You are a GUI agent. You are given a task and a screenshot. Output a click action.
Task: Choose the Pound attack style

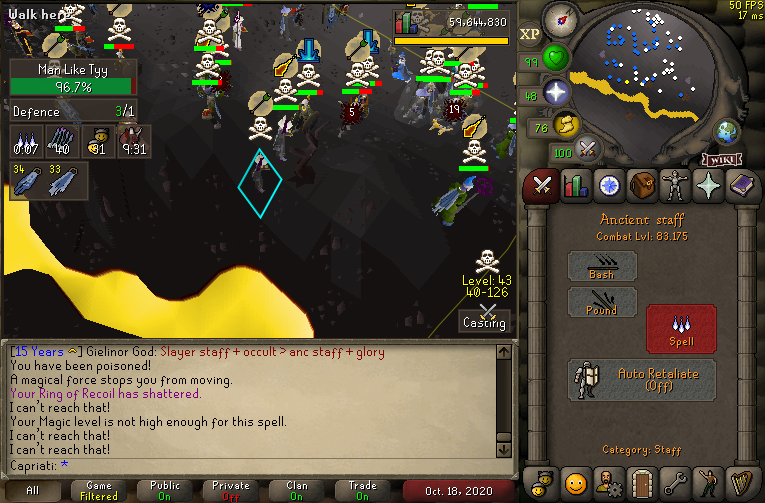pos(602,302)
